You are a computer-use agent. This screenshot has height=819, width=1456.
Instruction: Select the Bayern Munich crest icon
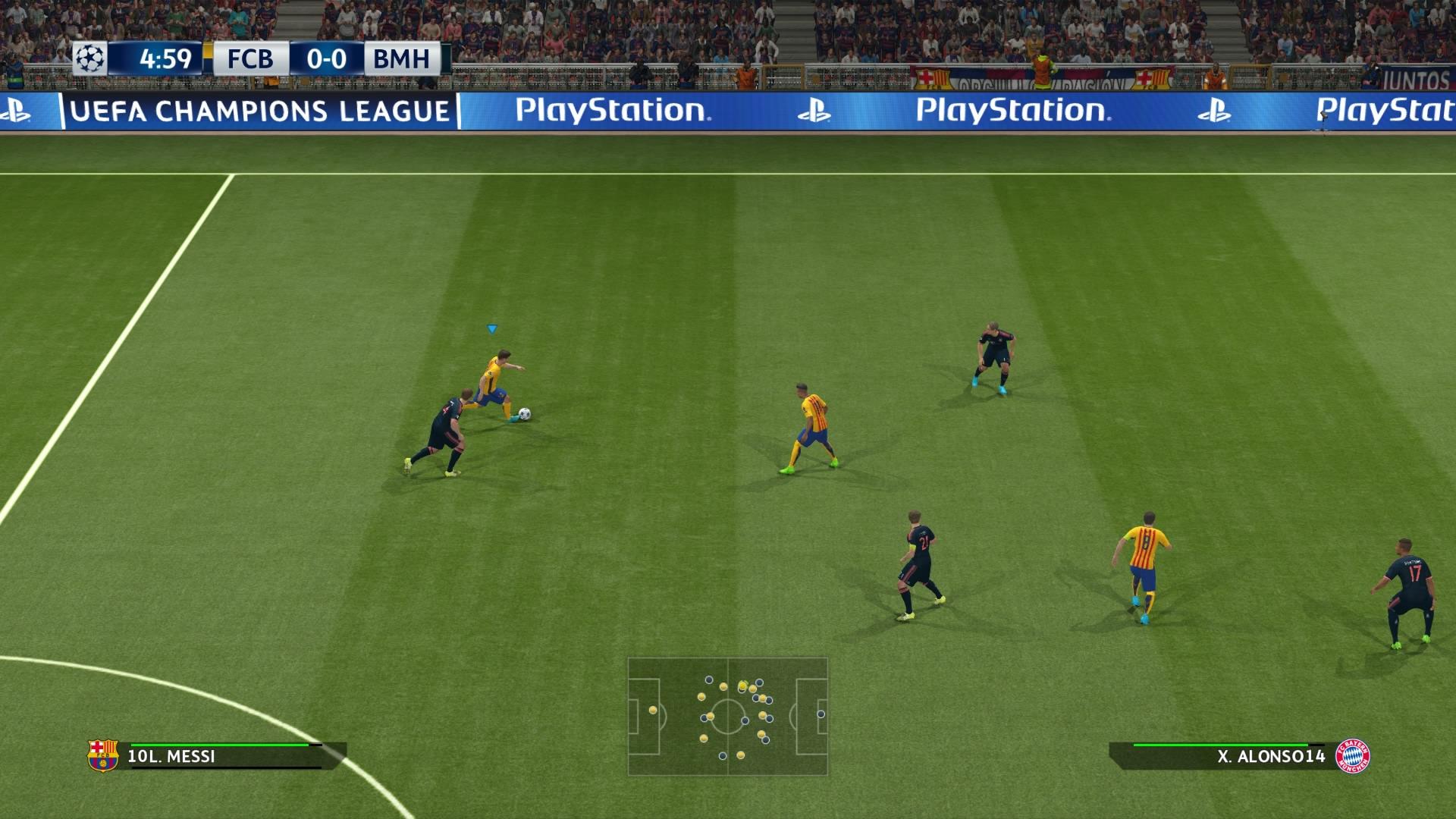(1352, 756)
